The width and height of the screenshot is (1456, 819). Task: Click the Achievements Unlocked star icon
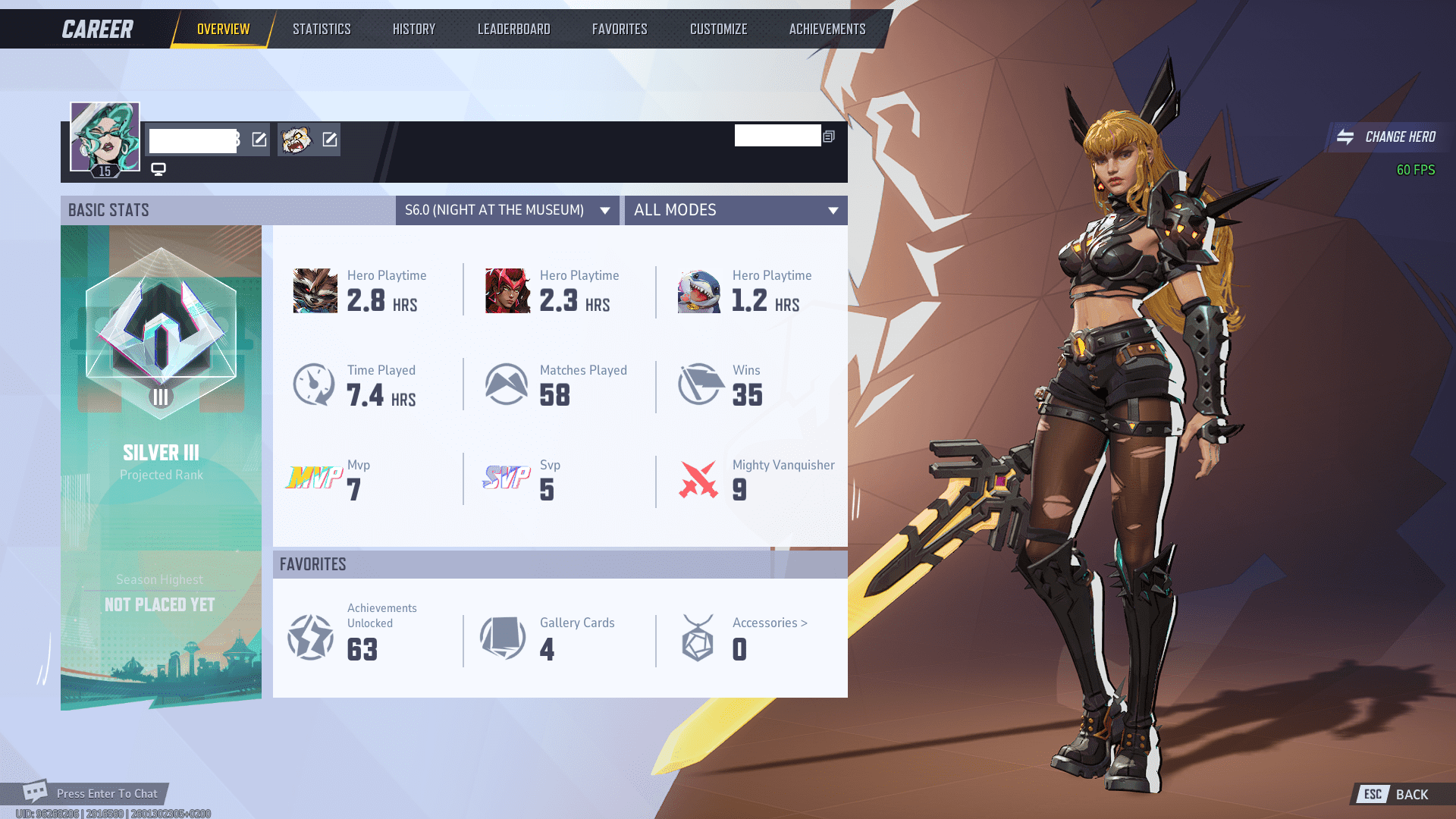(x=309, y=637)
